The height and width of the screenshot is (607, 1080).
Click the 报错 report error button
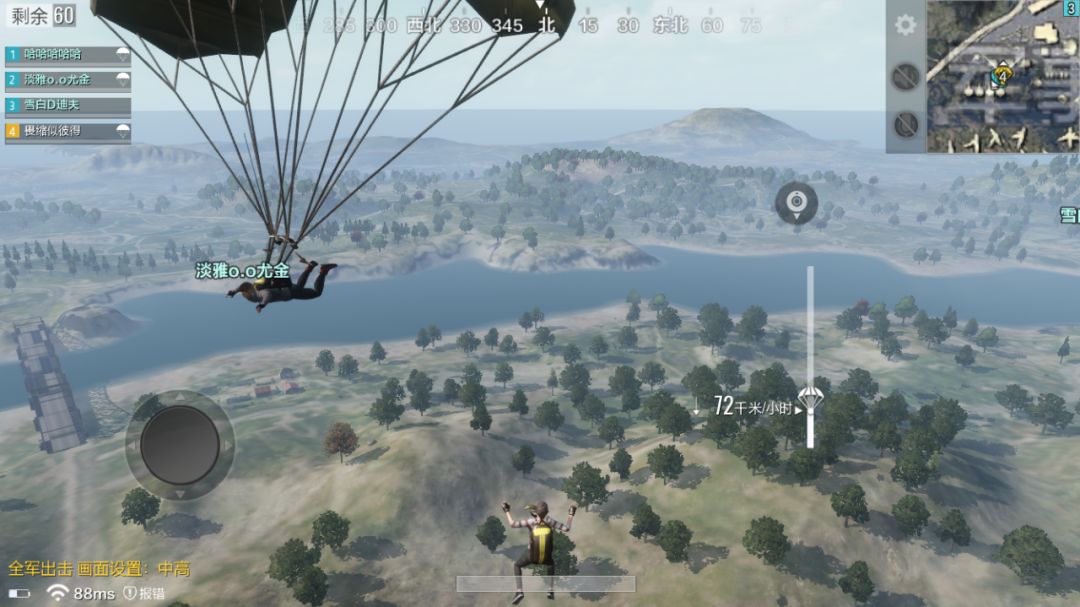145,593
